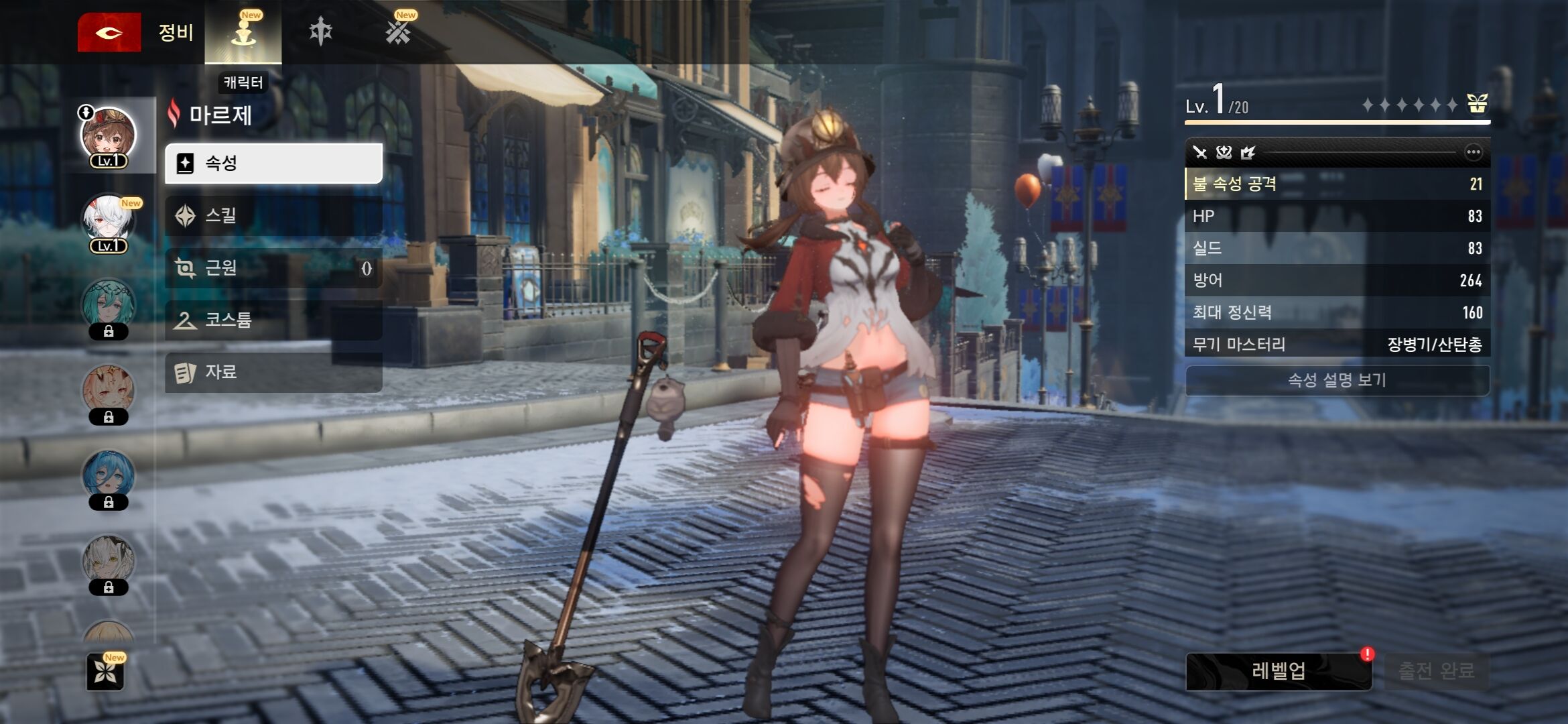Image resolution: width=1568 pixels, height=724 pixels.
Task: Open the three-dot more options button
Action: 1473,152
